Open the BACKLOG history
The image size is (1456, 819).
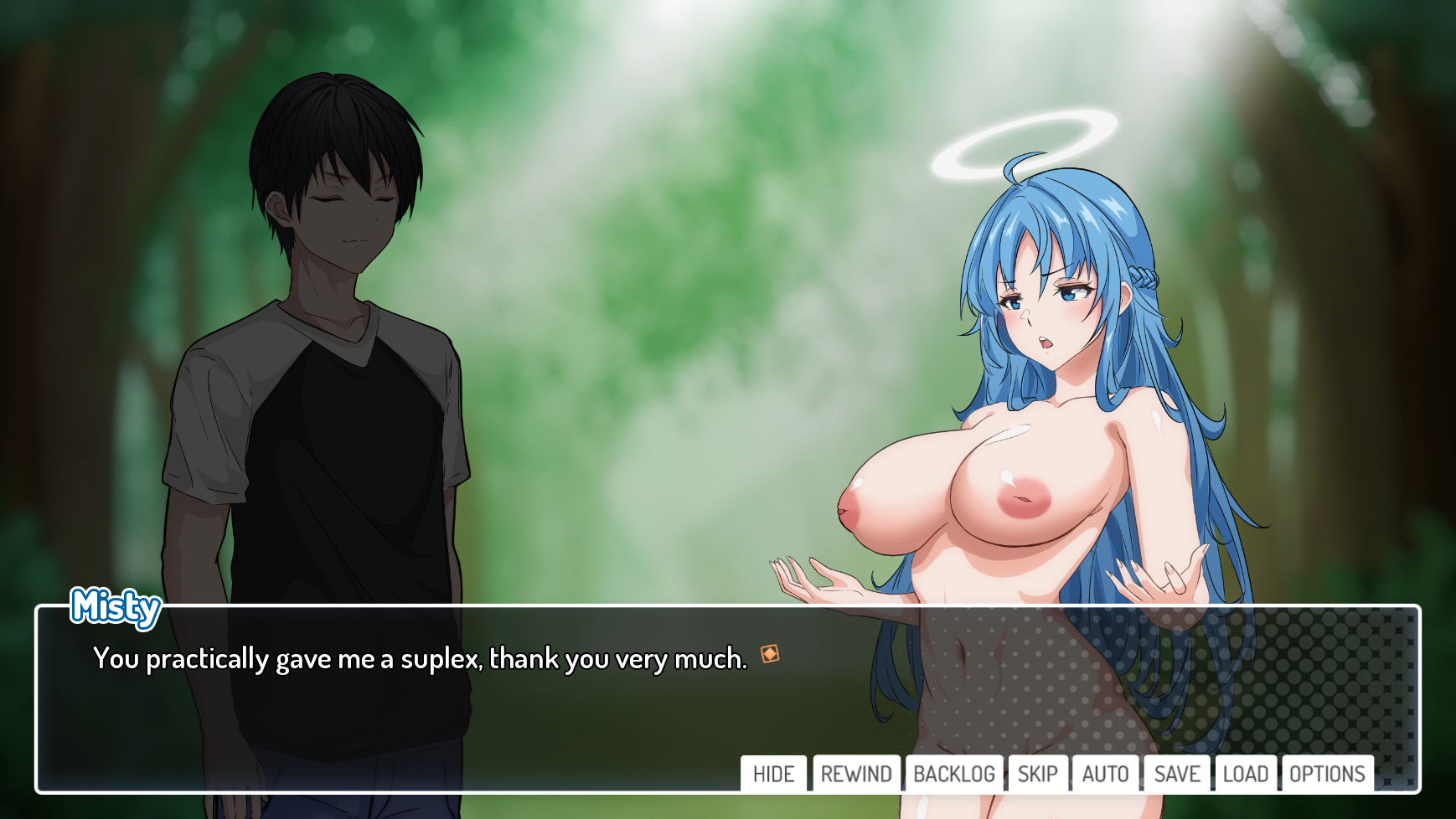(953, 774)
